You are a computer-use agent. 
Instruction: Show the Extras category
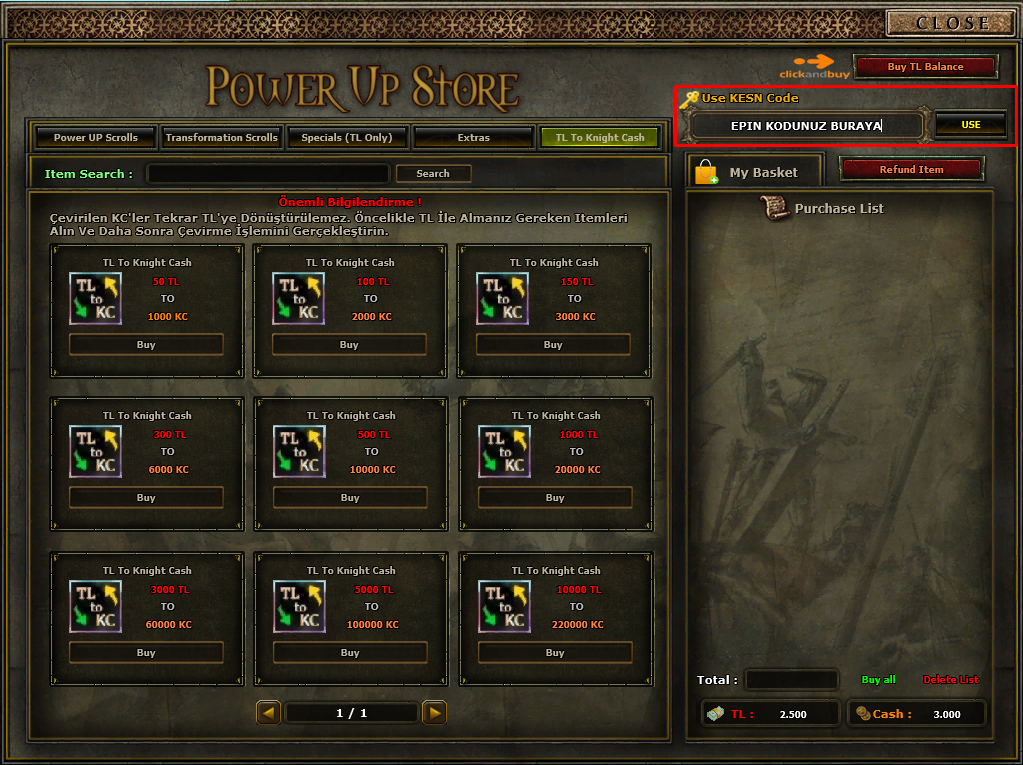pos(473,138)
